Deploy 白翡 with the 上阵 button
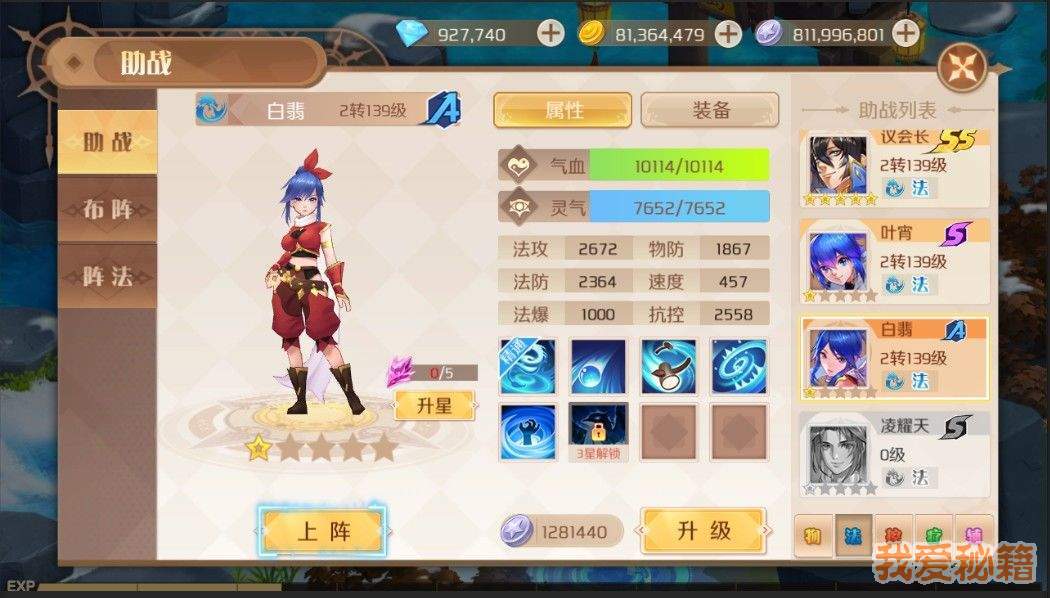Viewport: 1050px width, 598px height. coord(322,531)
